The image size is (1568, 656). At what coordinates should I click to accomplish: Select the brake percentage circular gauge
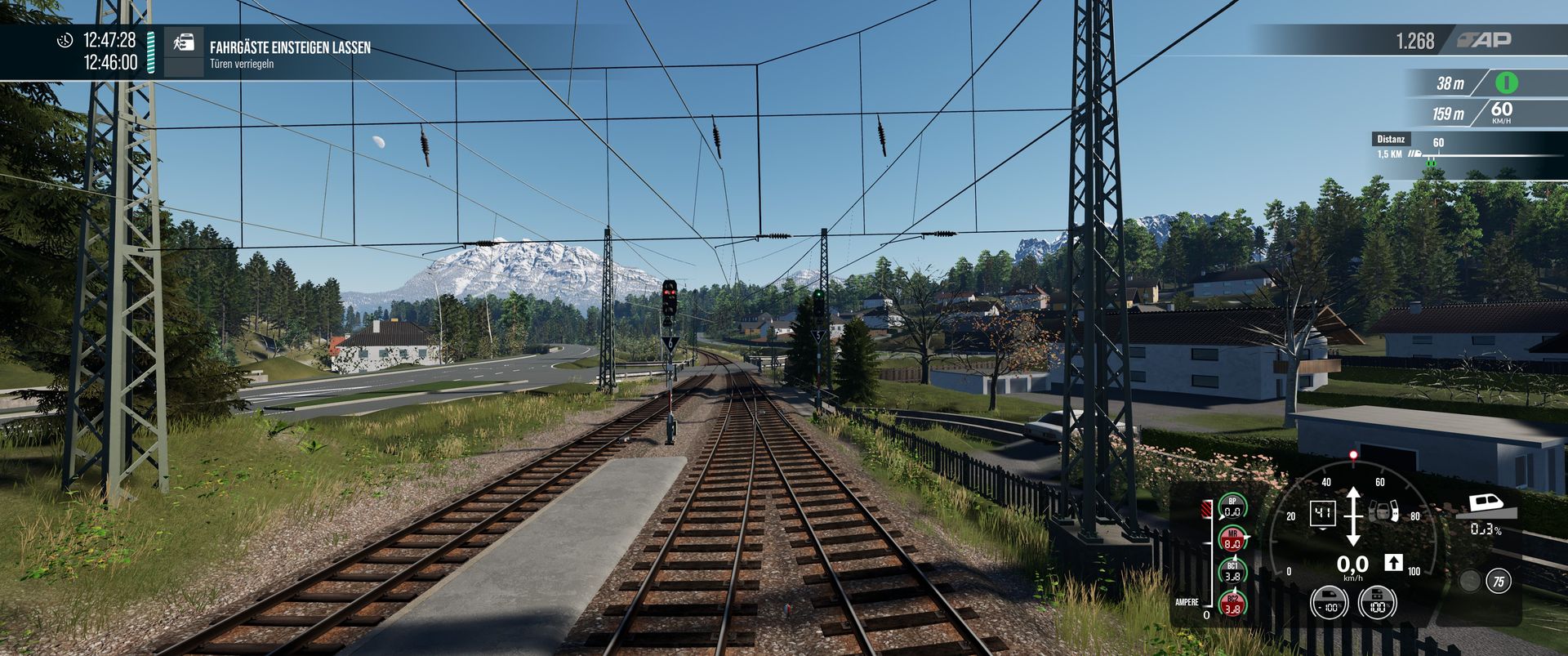click(1377, 604)
